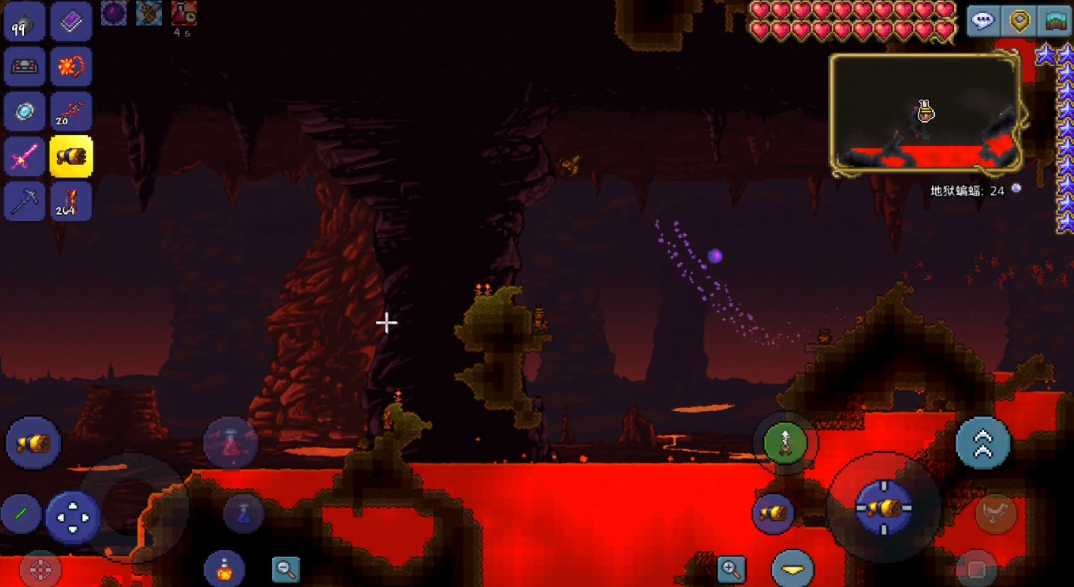Select the pink sword hotbar slot

24,157
